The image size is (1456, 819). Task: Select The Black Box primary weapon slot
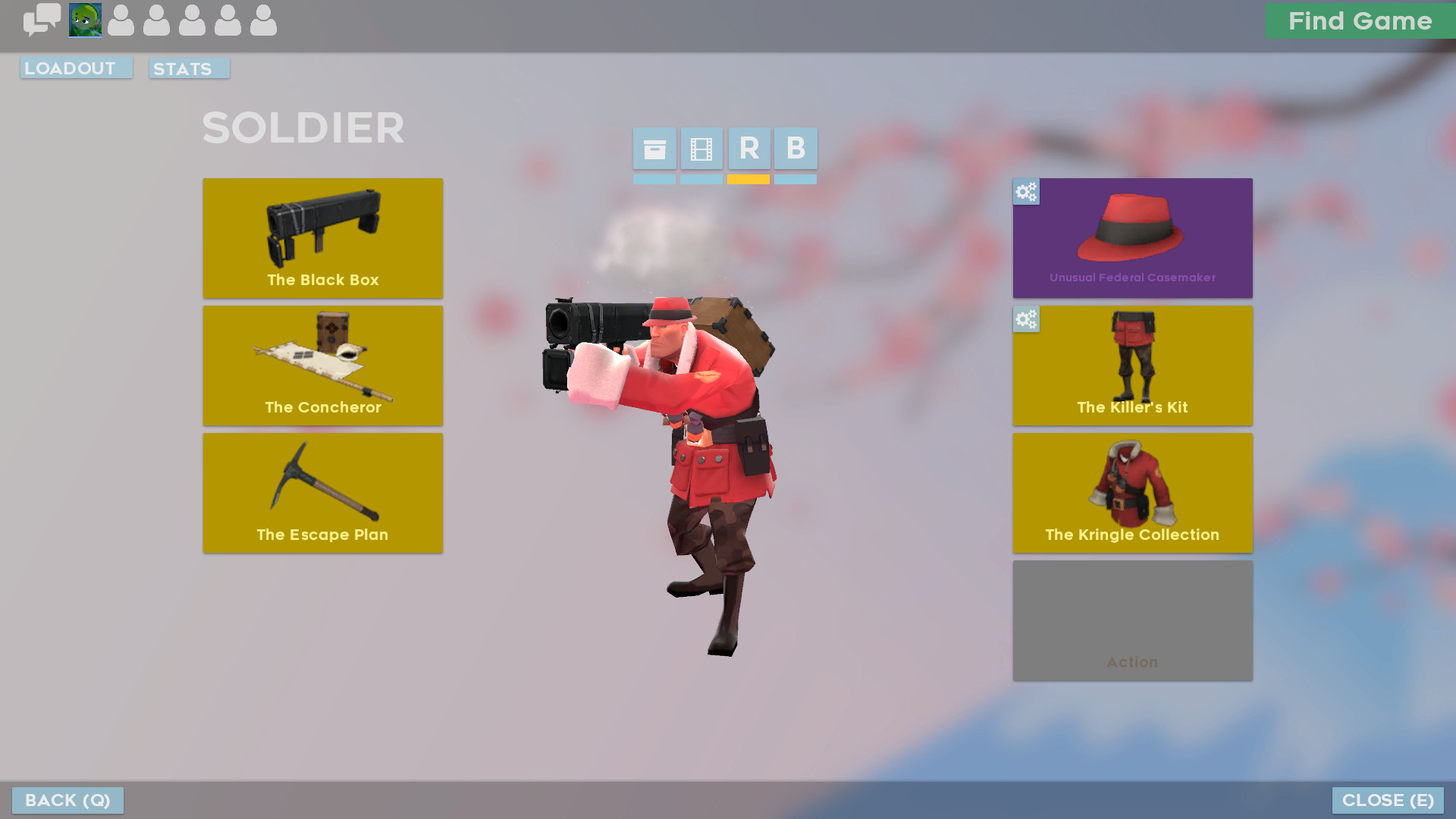[322, 238]
